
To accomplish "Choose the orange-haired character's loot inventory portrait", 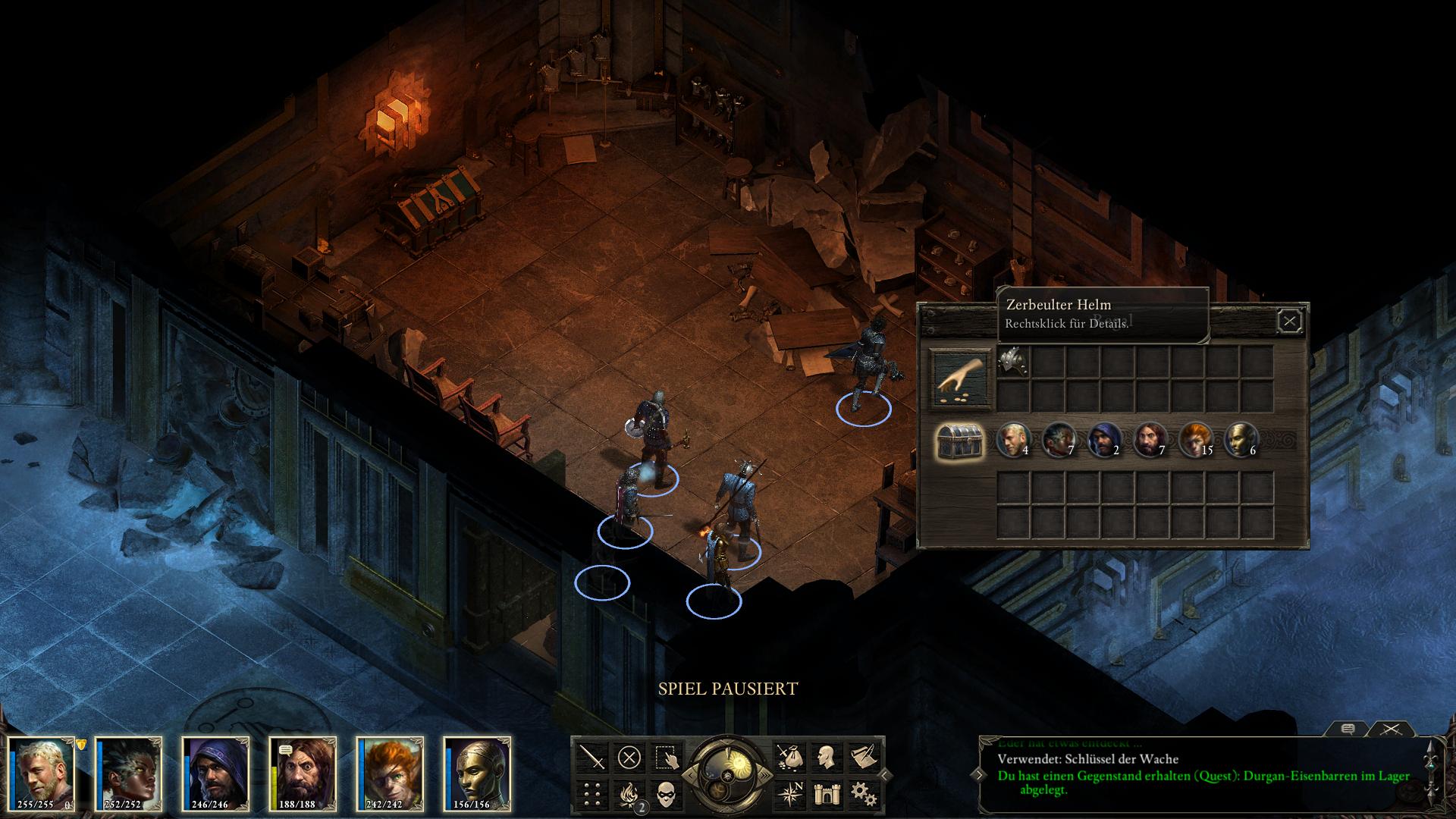I will (1194, 439).
